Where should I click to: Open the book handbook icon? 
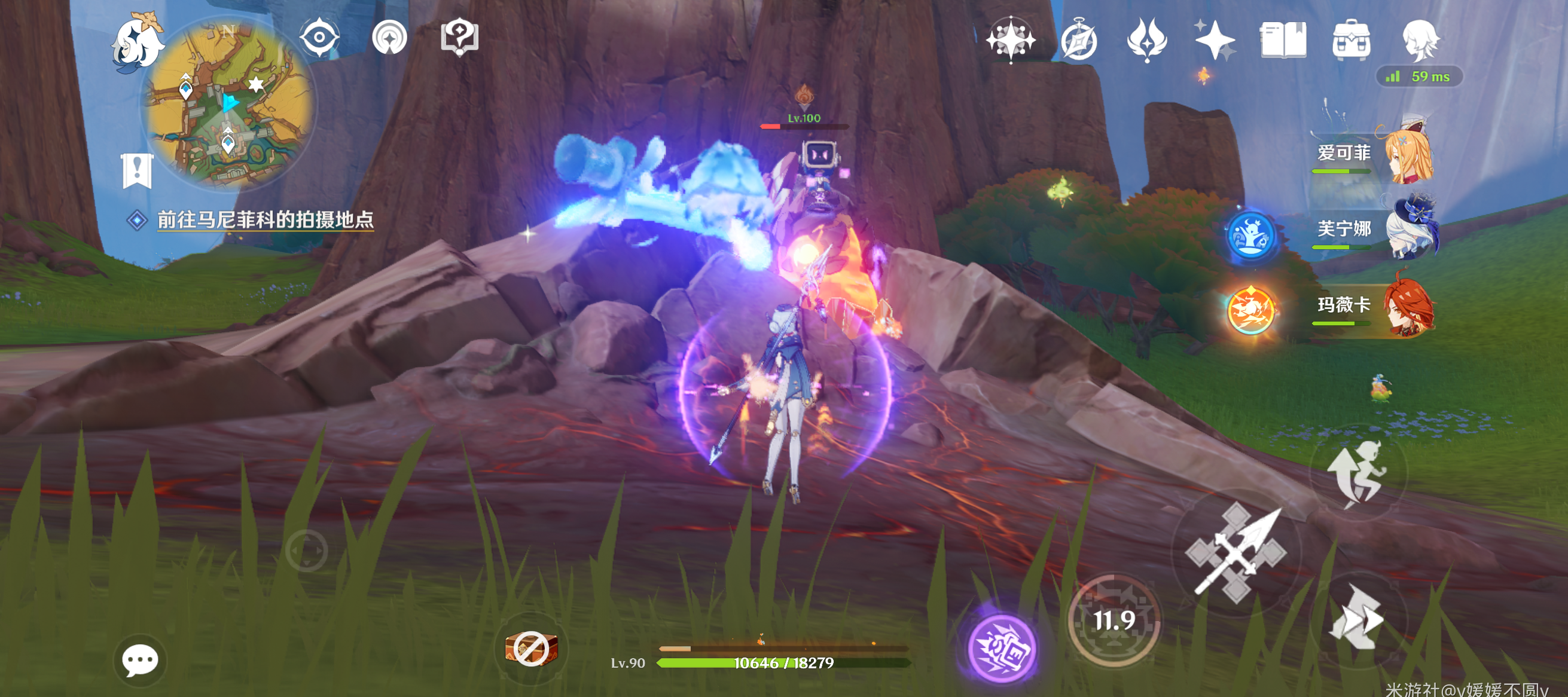click(1283, 40)
